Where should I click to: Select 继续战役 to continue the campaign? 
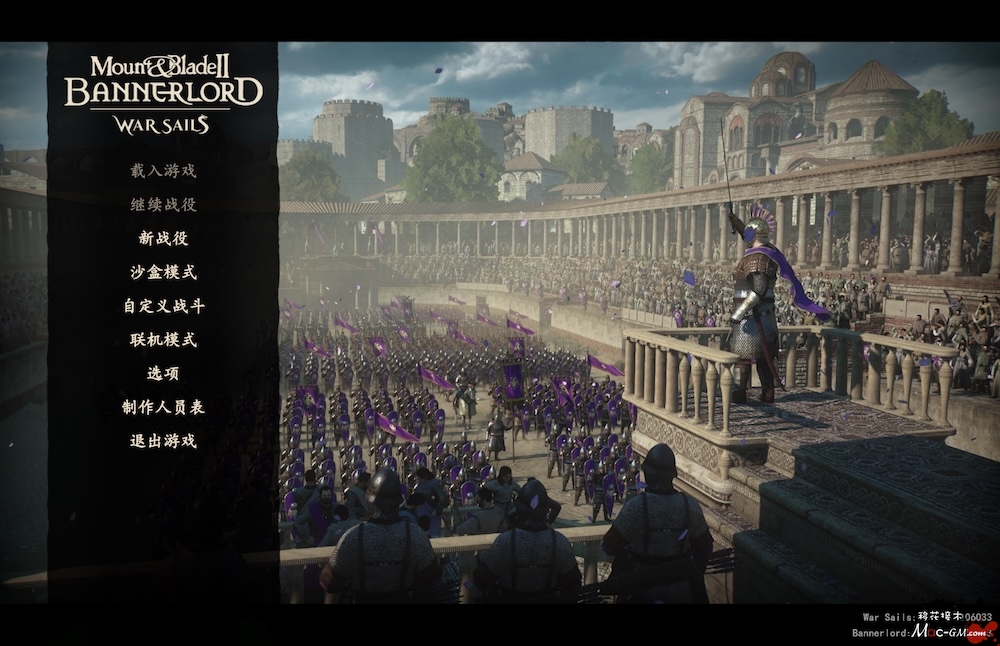(x=163, y=205)
